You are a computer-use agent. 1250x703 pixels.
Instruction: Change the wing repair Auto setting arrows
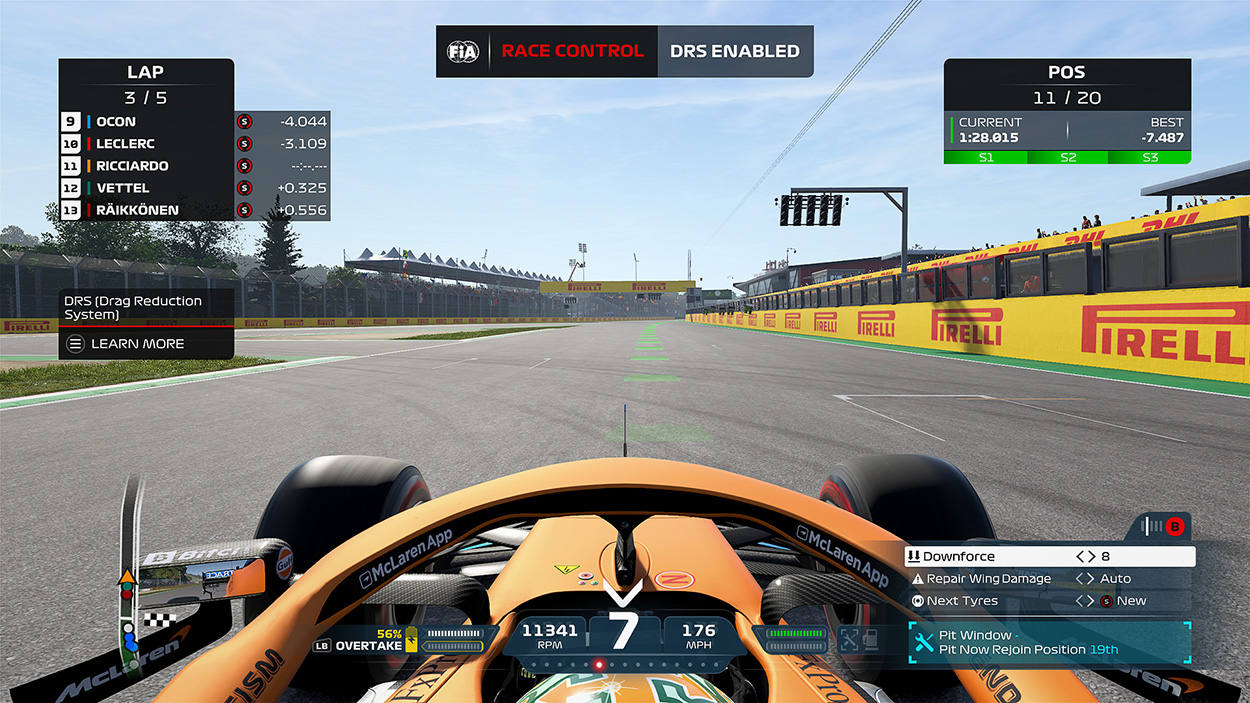point(1085,579)
